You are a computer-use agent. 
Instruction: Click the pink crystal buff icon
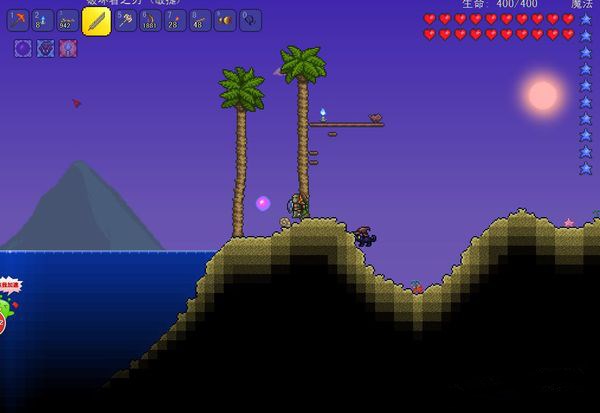(x=68, y=47)
